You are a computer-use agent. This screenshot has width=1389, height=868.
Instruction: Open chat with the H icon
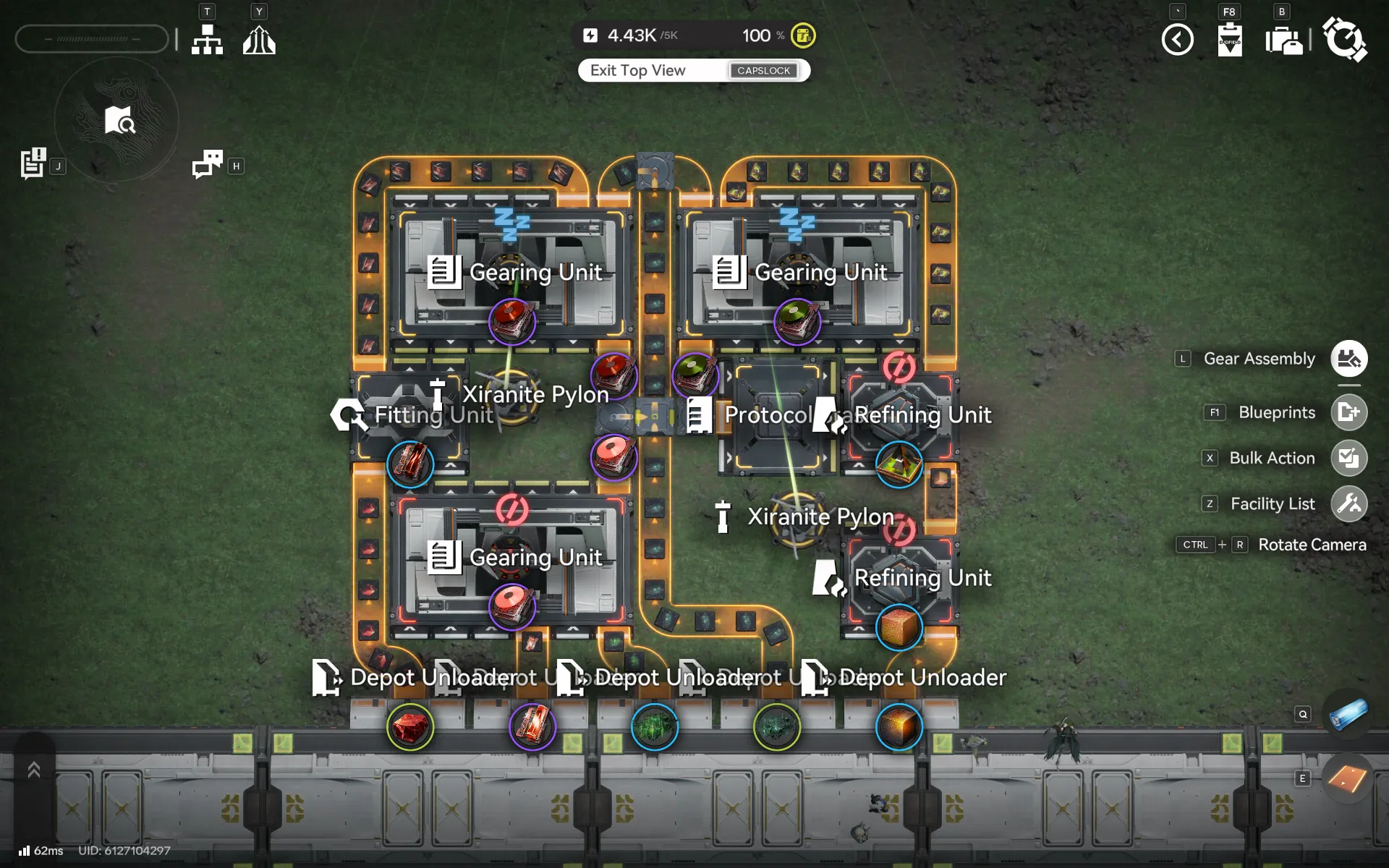point(208,165)
